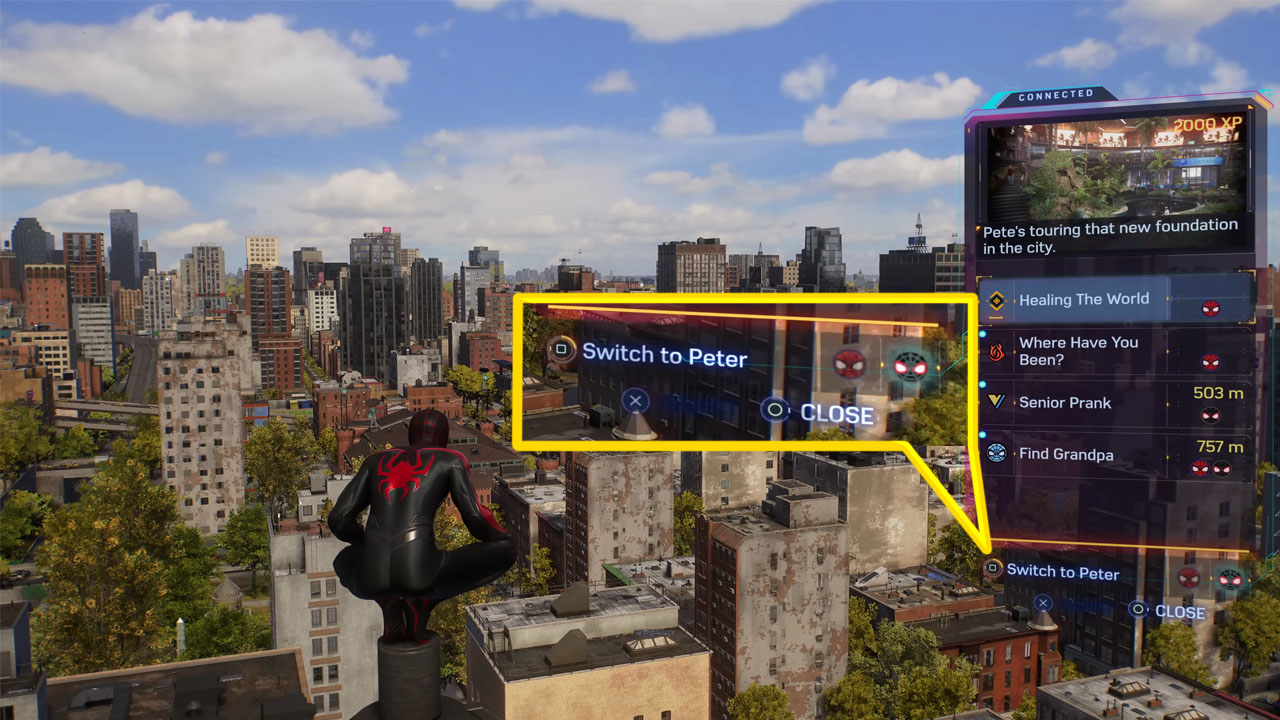The image size is (1280, 720).
Task: Open the Senior Prank mission entry
Action: pos(1065,403)
